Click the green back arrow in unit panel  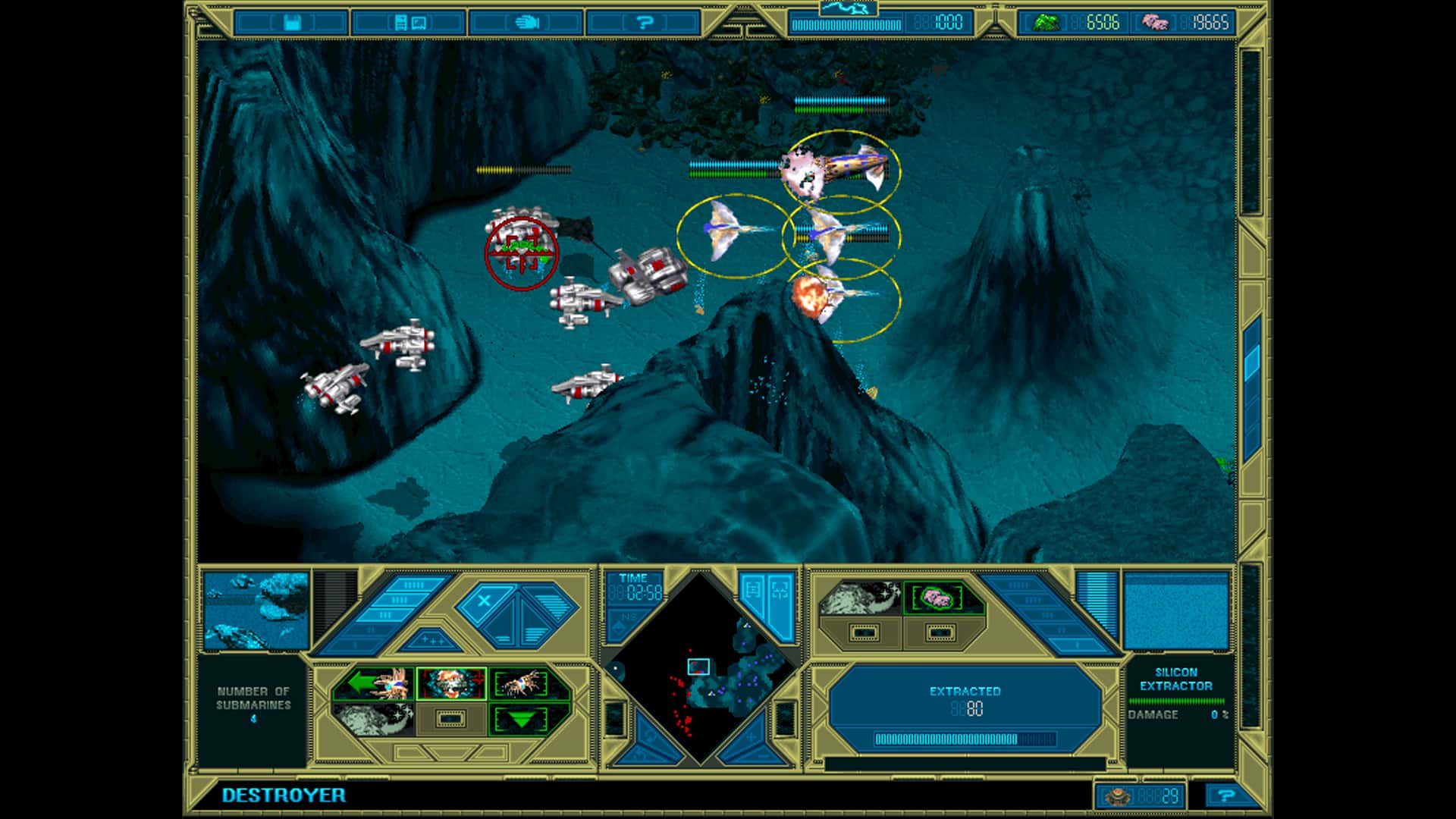click(362, 682)
